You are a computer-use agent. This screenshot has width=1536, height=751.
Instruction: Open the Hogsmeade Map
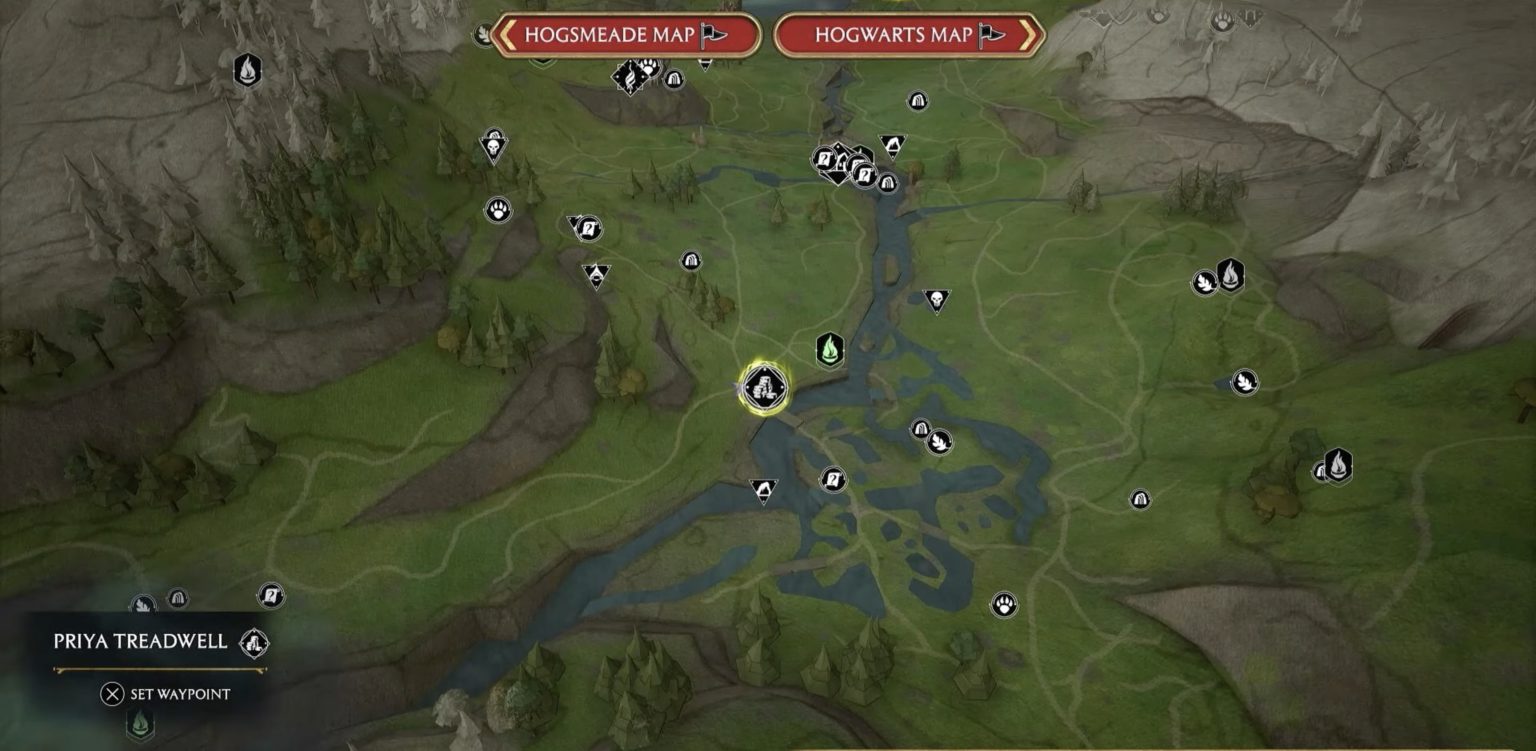(x=614, y=34)
